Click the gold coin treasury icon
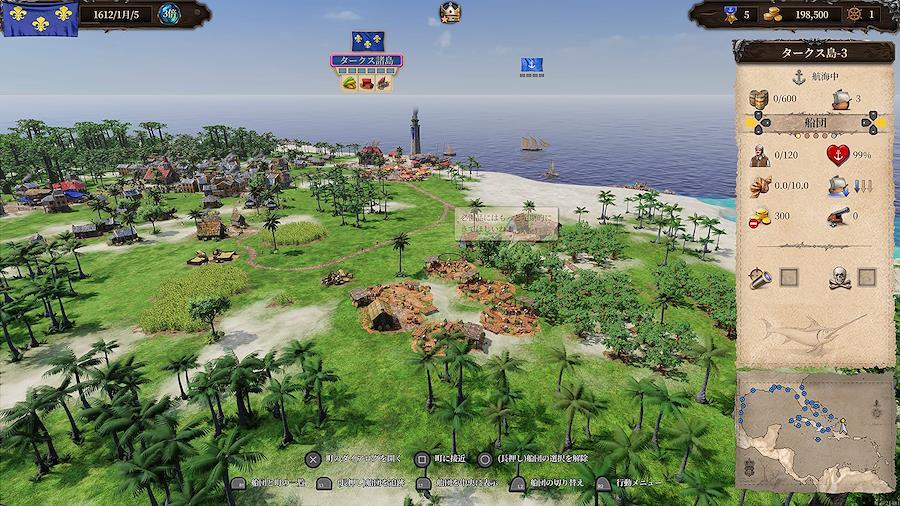The height and width of the screenshot is (506, 900). (773, 14)
